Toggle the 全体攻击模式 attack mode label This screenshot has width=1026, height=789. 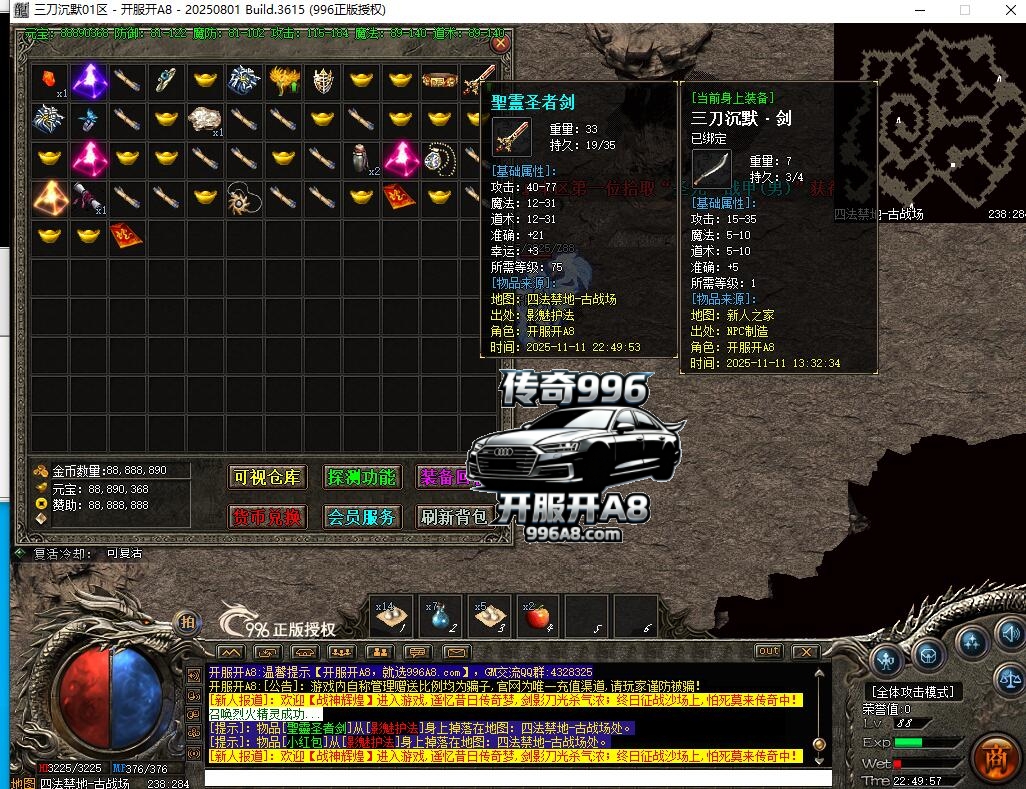click(912, 691)
